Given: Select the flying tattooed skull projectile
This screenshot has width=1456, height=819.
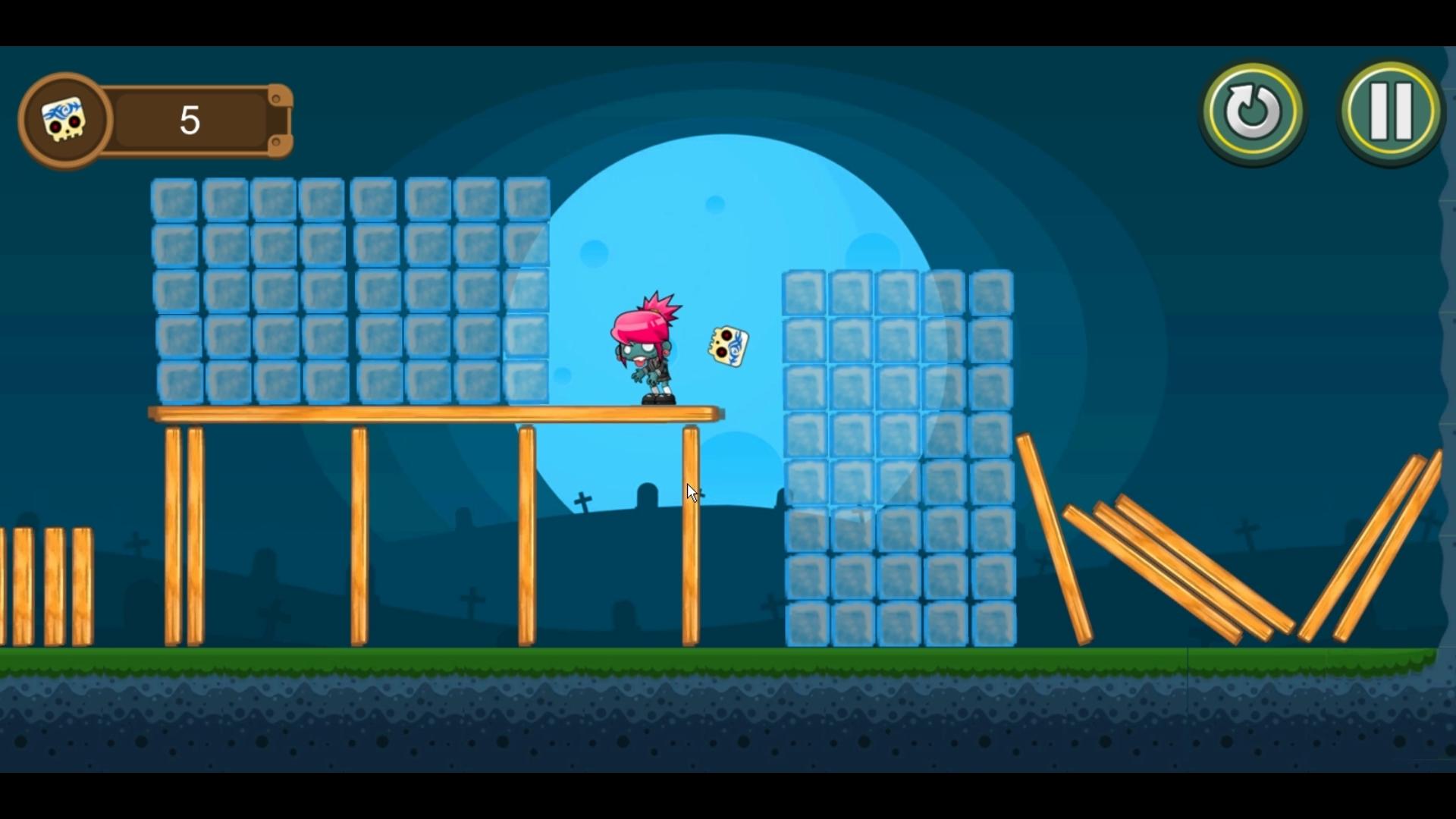Looking at the screenshot, I should 727,347.
